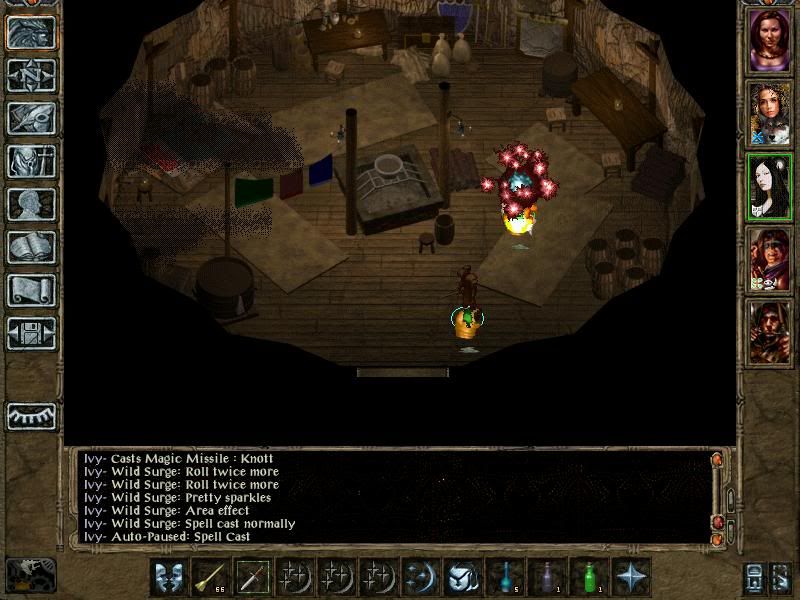This screenshot has height=600, width=800.
Task: Click the dialogue log scrollbar top gem
Action: [716, 460]
